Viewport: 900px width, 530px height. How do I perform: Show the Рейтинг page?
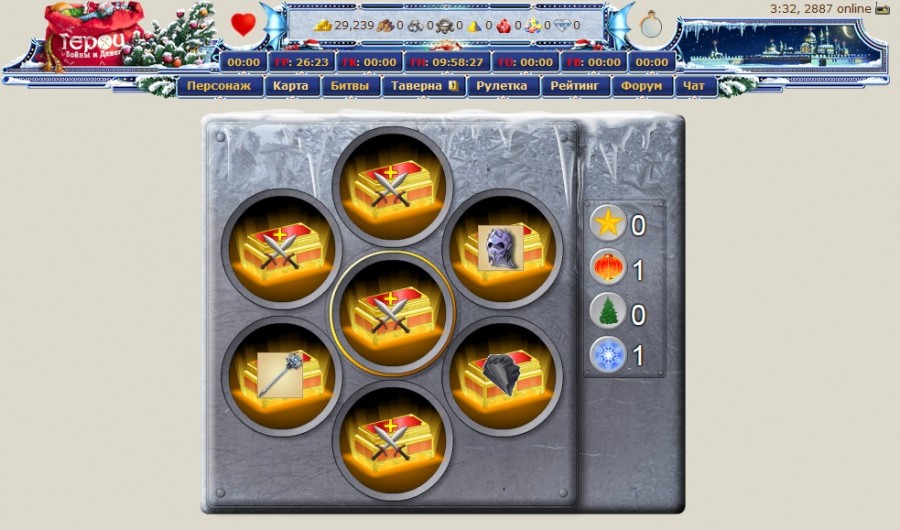pyautogui.click(x=574, y=87)
